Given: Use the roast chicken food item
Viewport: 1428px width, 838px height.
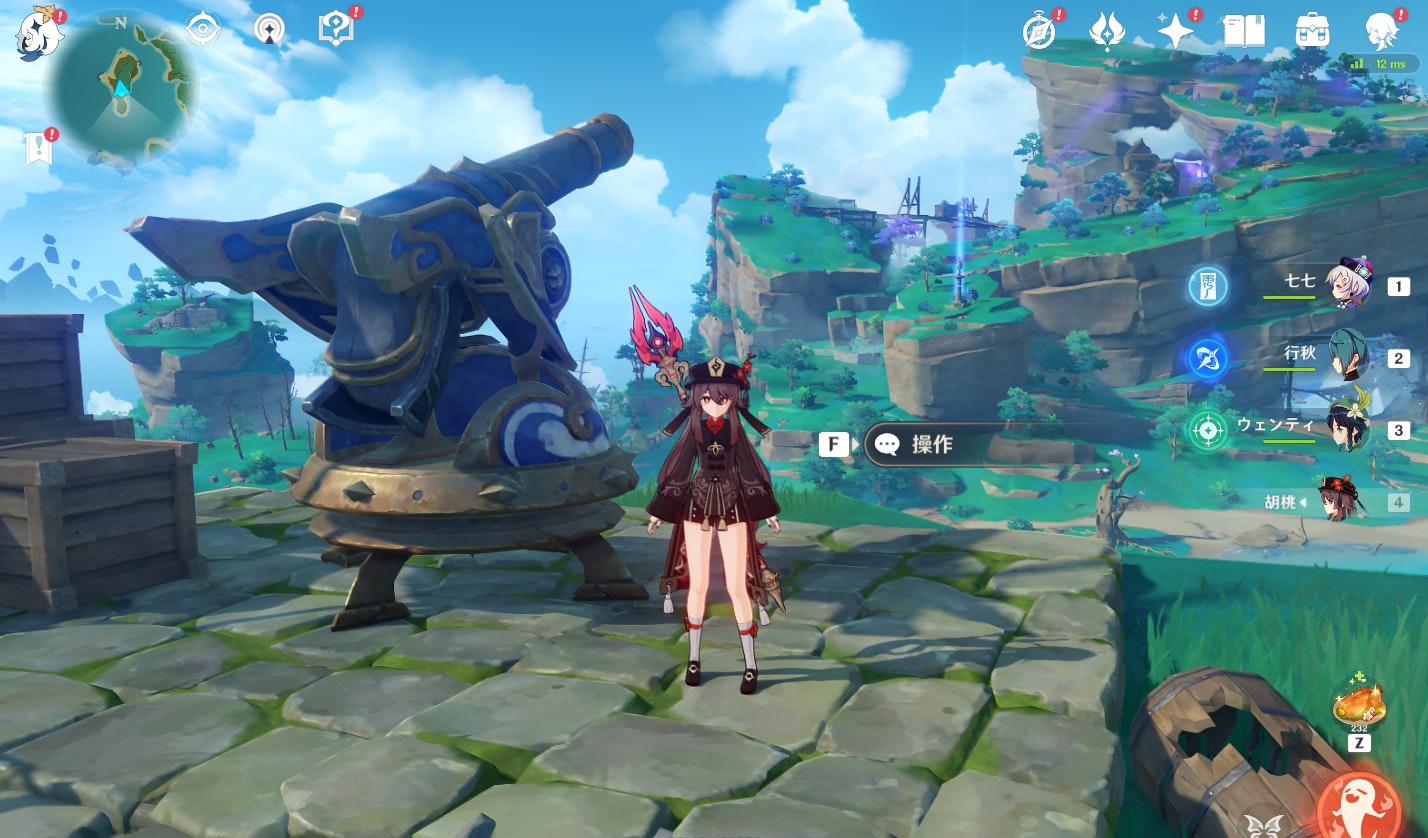Looking at the screenshot, I should [1358, 703].
